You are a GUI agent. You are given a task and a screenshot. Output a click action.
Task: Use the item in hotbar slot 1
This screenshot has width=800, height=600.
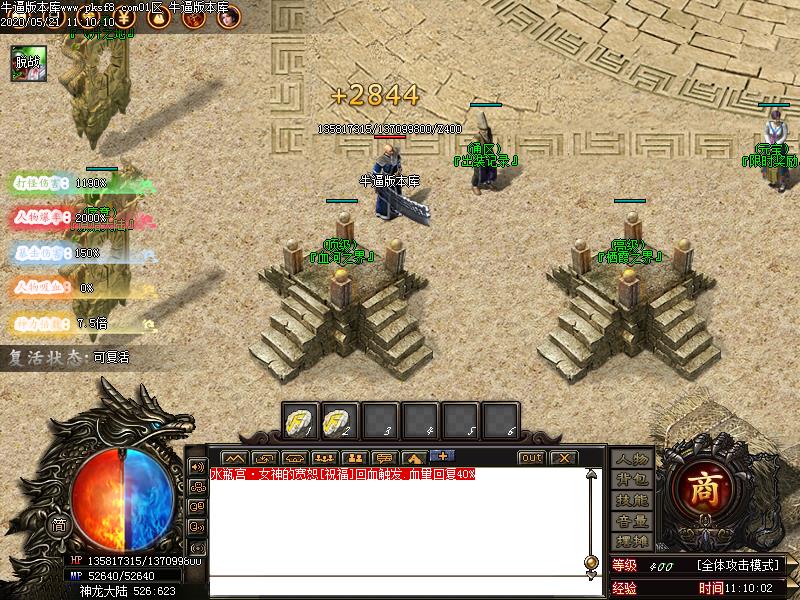(300, 419)
